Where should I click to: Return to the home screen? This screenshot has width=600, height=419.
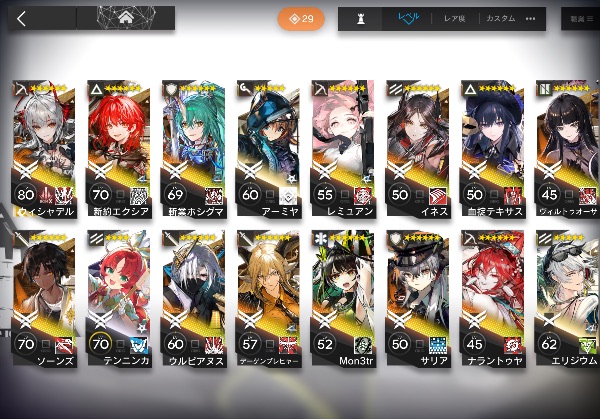coord(126,18)
